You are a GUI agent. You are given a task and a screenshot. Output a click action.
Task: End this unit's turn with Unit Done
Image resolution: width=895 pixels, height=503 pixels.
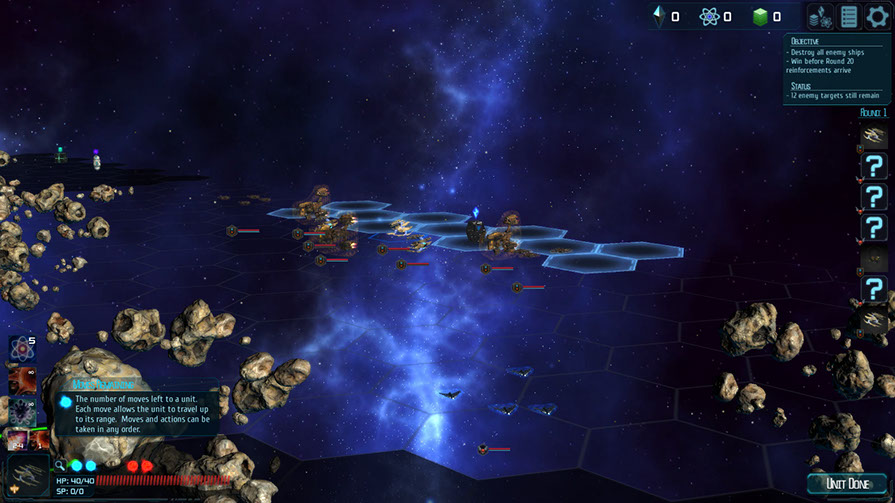click(846, 484)
